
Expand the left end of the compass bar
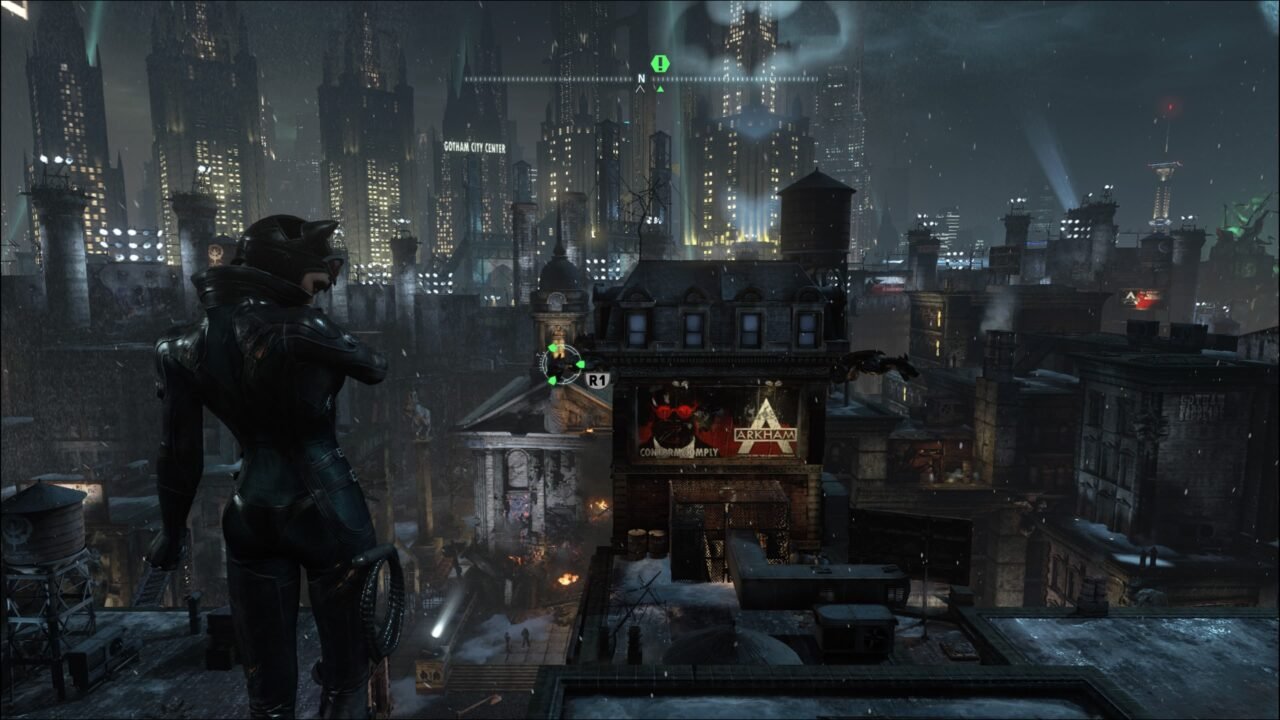click(x=467, y=78)
